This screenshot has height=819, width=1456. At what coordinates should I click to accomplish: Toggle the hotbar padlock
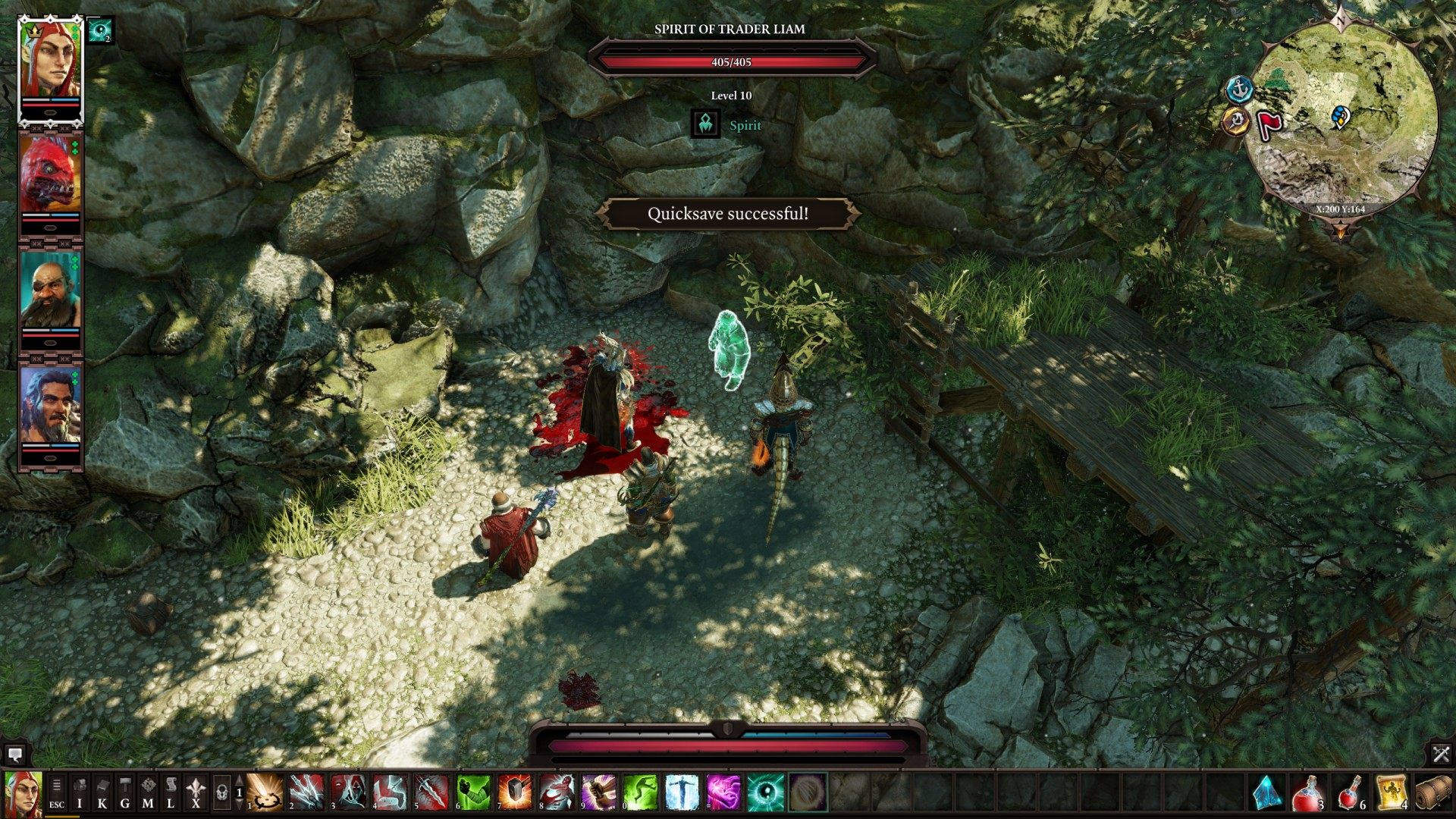pyautogui.click(x=221, y=793)
